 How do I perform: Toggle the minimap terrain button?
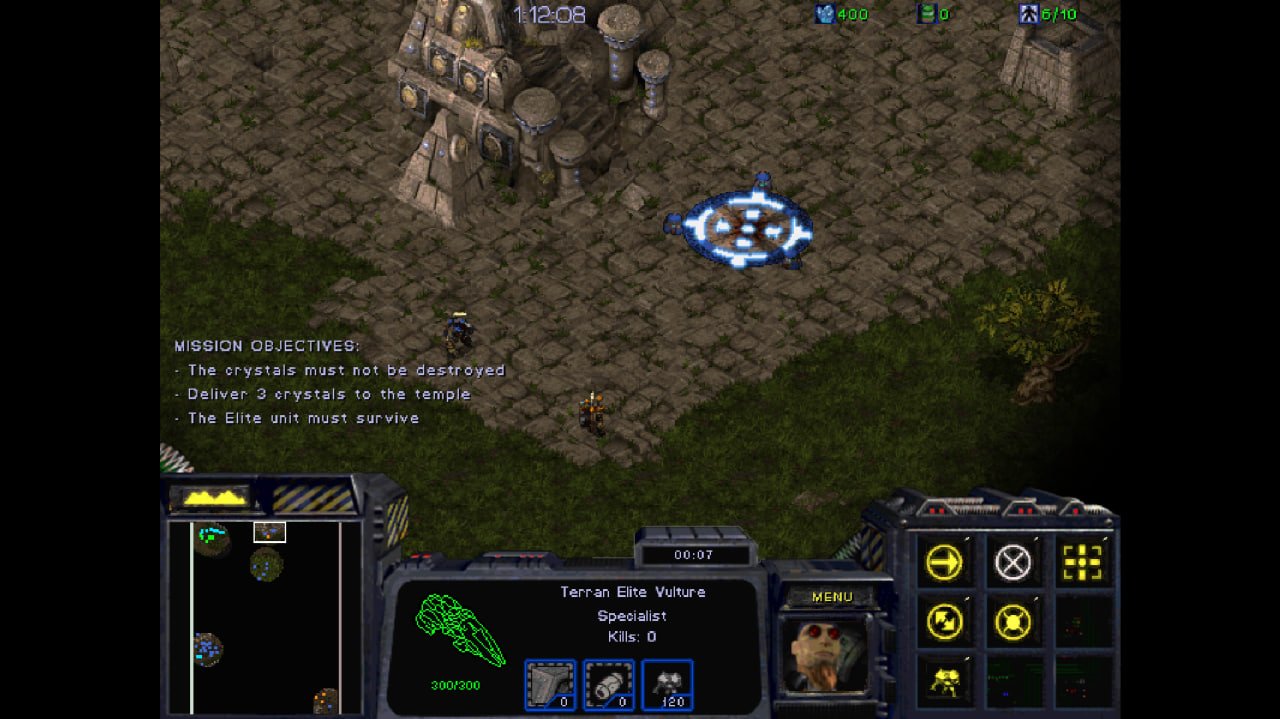tap(211, 496)
